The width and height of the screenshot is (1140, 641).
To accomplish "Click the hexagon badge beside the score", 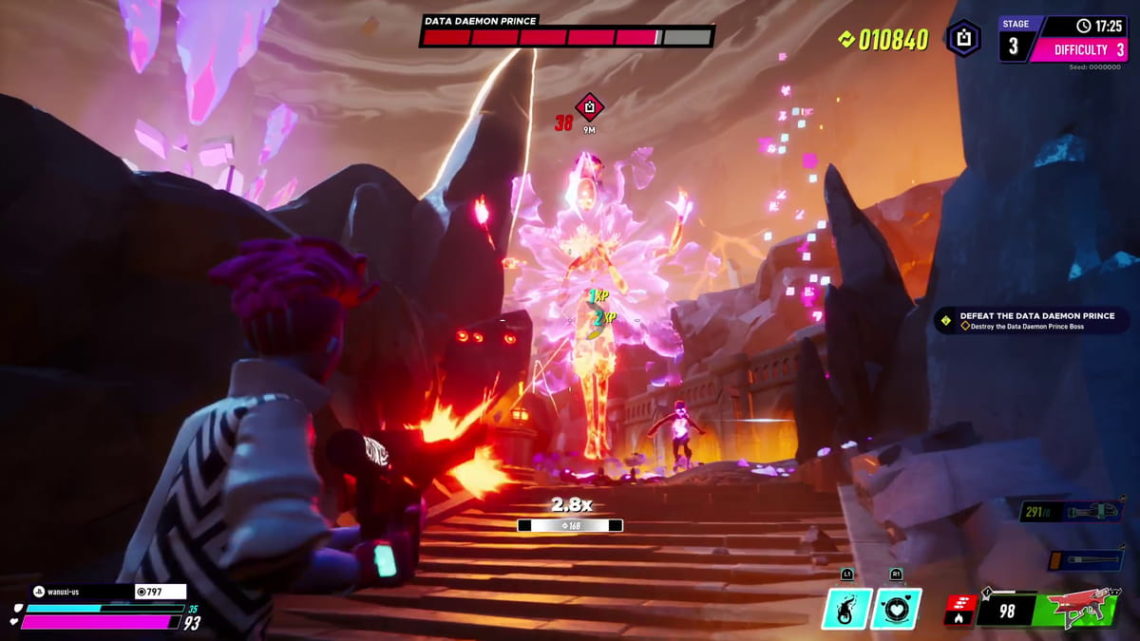I will pyautogui.click(x=963, y=39).
